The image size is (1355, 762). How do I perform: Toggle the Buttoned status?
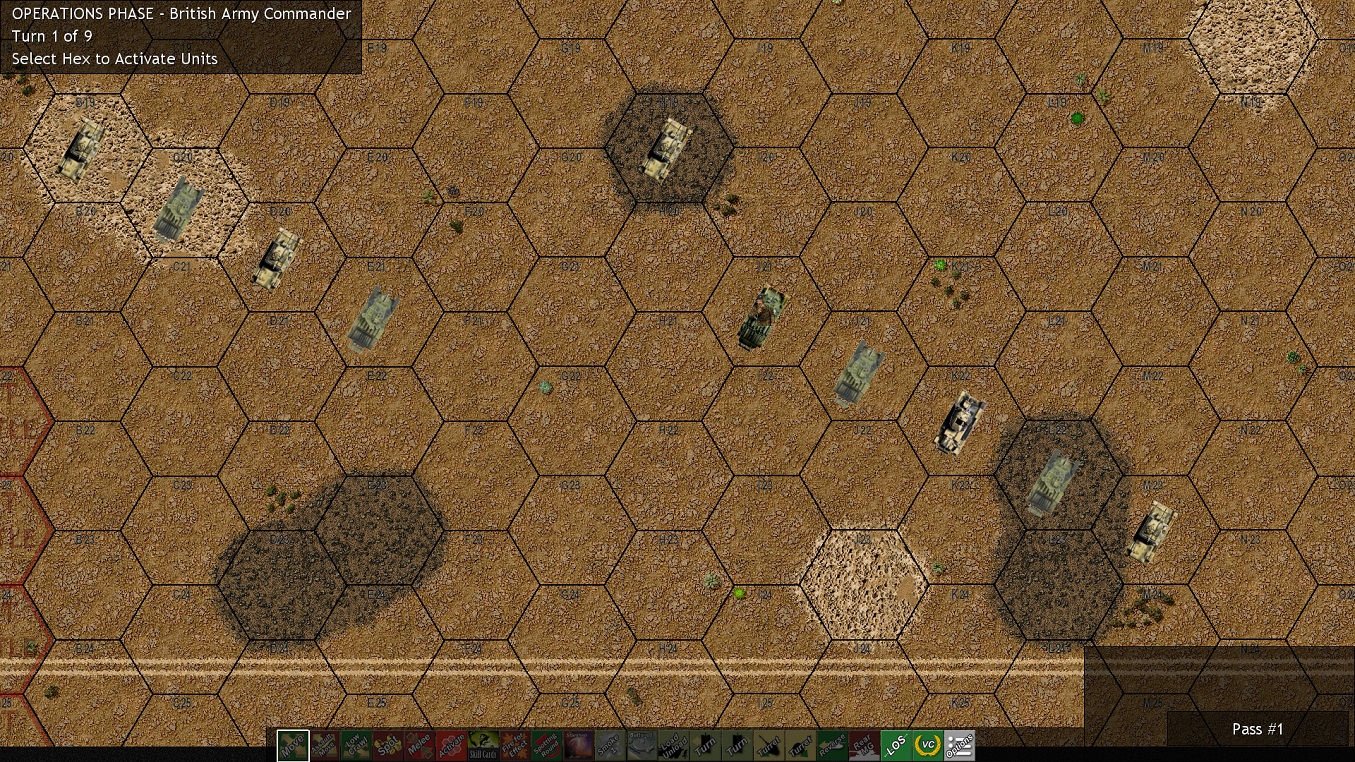[x=642, y=746]
